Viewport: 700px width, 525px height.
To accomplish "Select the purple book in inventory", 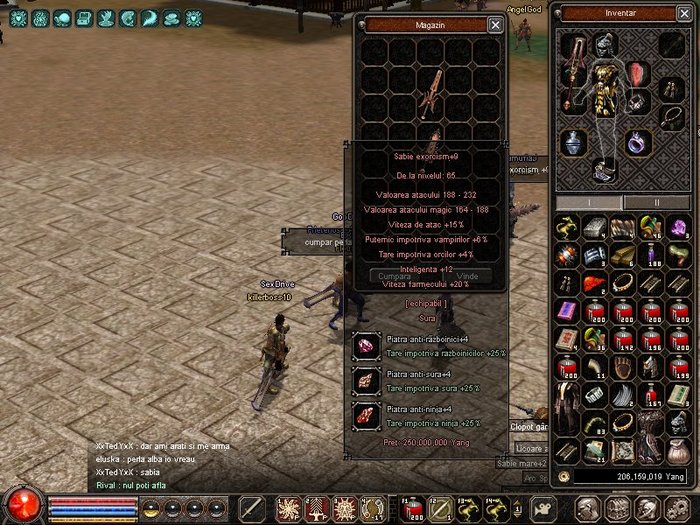I will click(x=567, y=311).
